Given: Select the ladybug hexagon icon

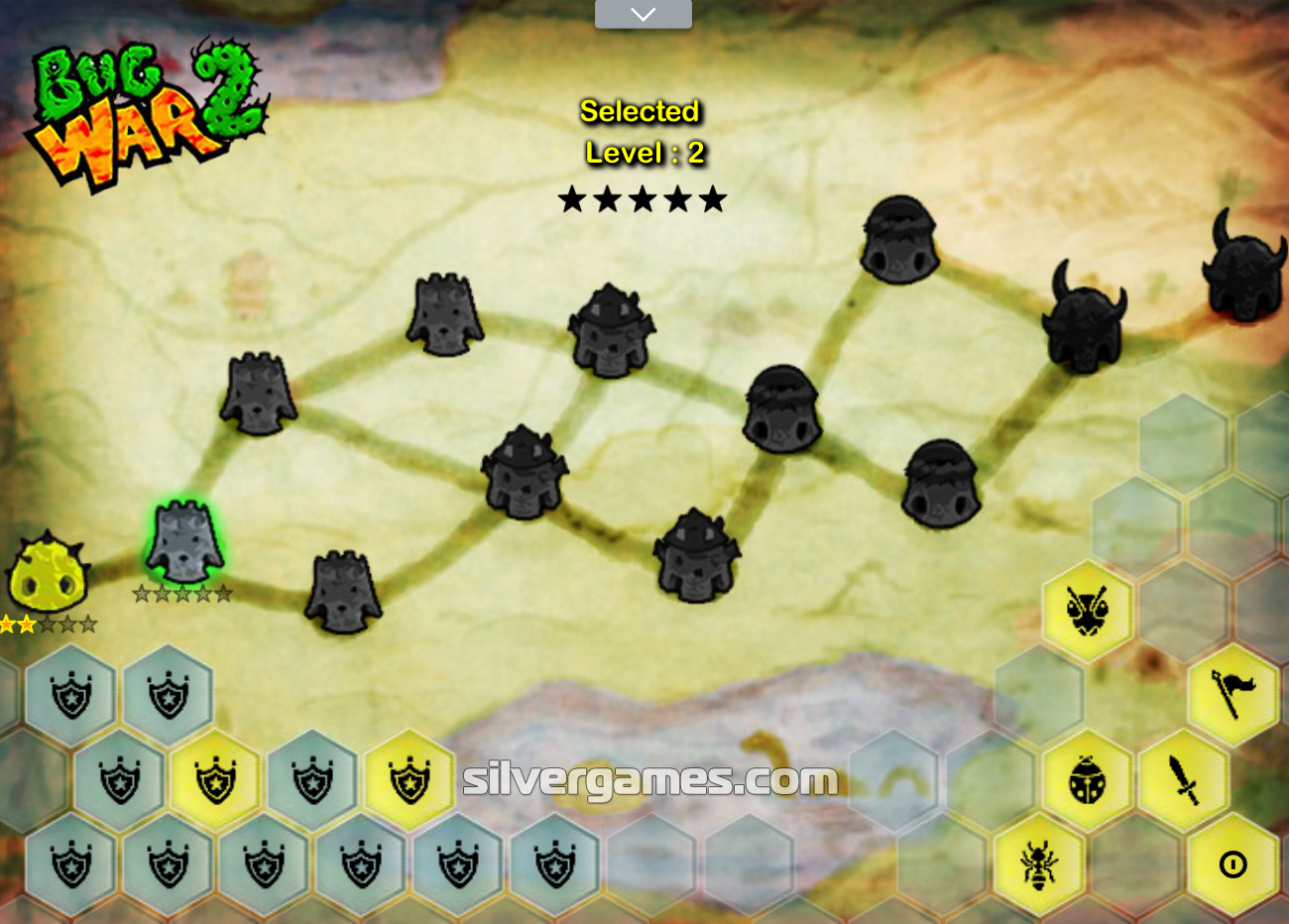Looking at the screenshot, I should [1087, 780].
